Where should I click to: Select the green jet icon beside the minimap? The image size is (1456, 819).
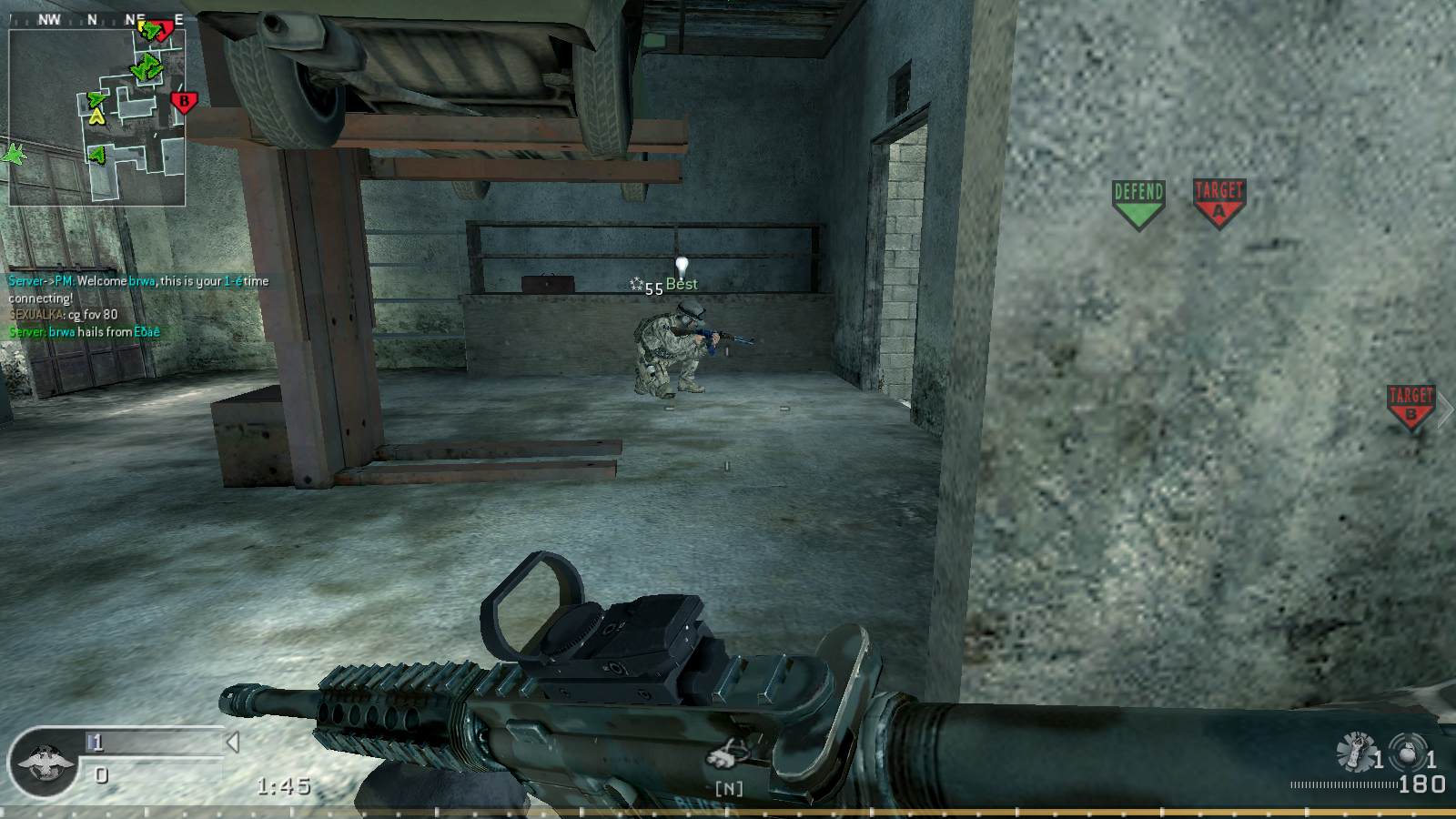coord(15,155)
